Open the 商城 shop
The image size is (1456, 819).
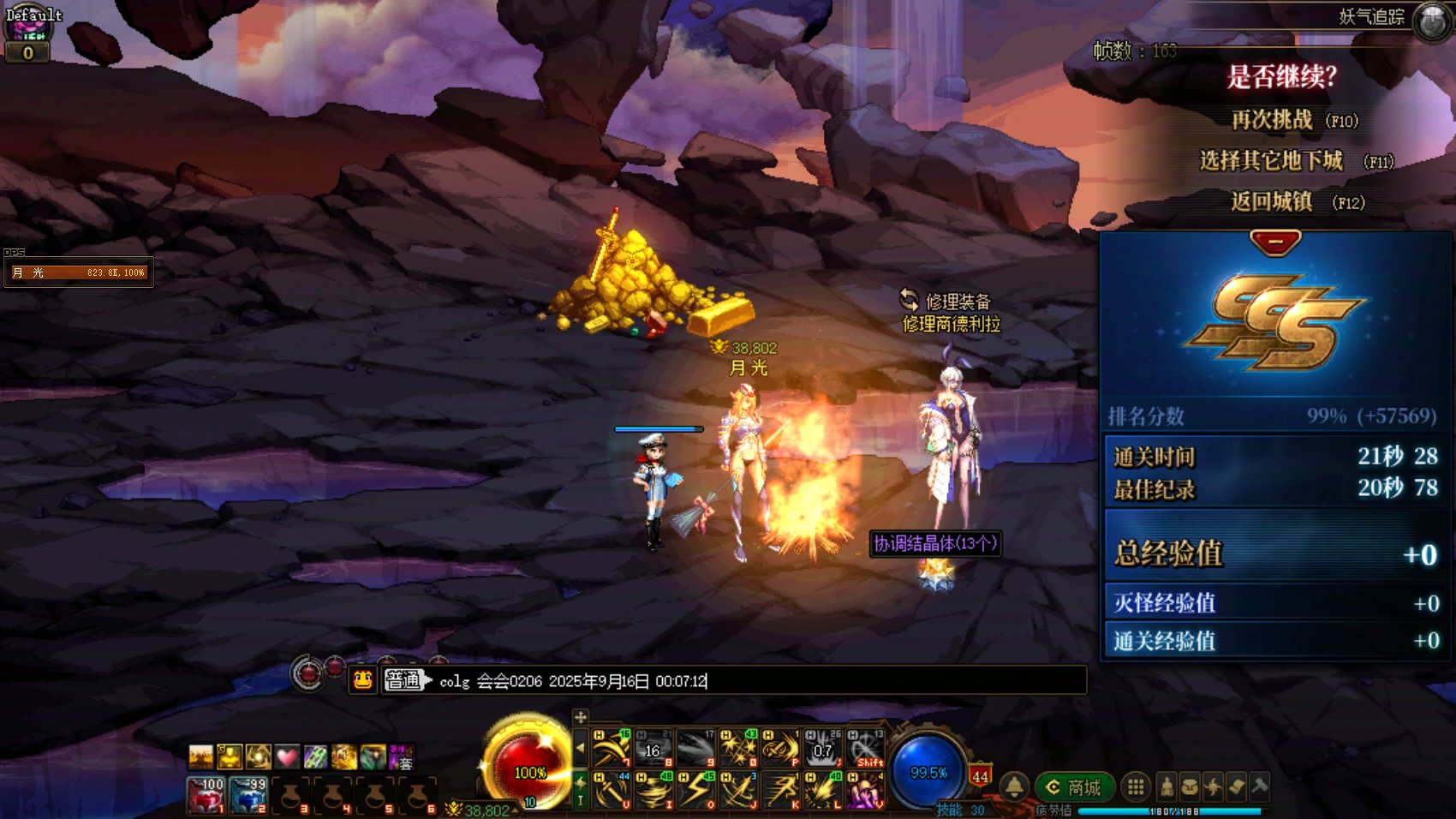pyautogui.click(x=1075, y=787)
